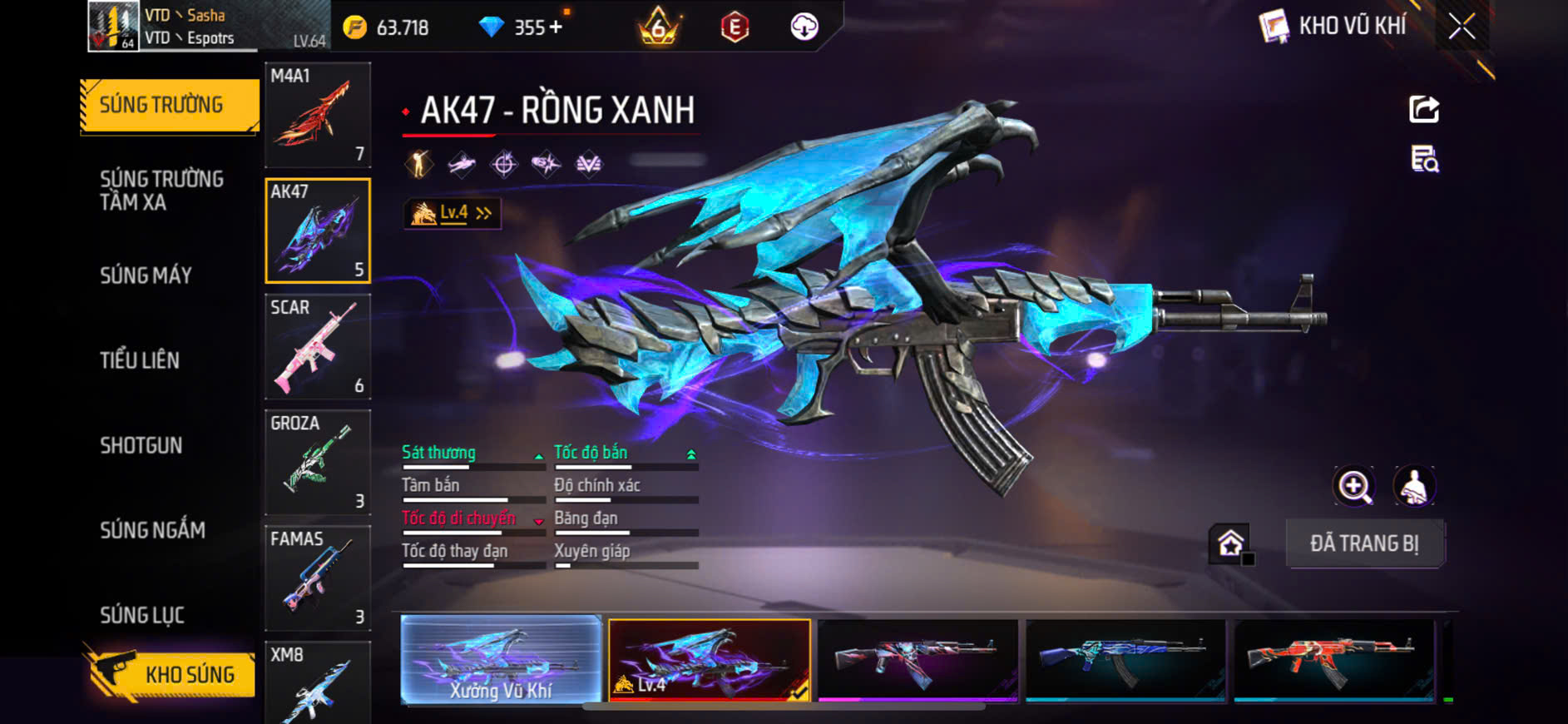Open the Súng Lục category
The image size is (1568, 724).
(x=142, y=615)
